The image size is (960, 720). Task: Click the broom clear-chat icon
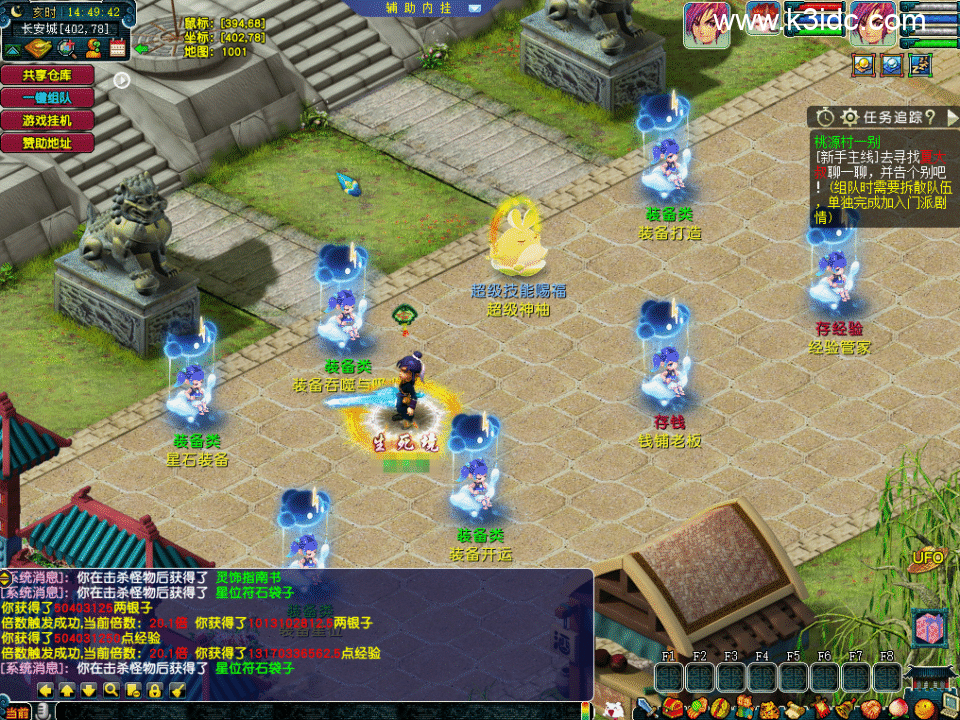[x=177, y=690]
